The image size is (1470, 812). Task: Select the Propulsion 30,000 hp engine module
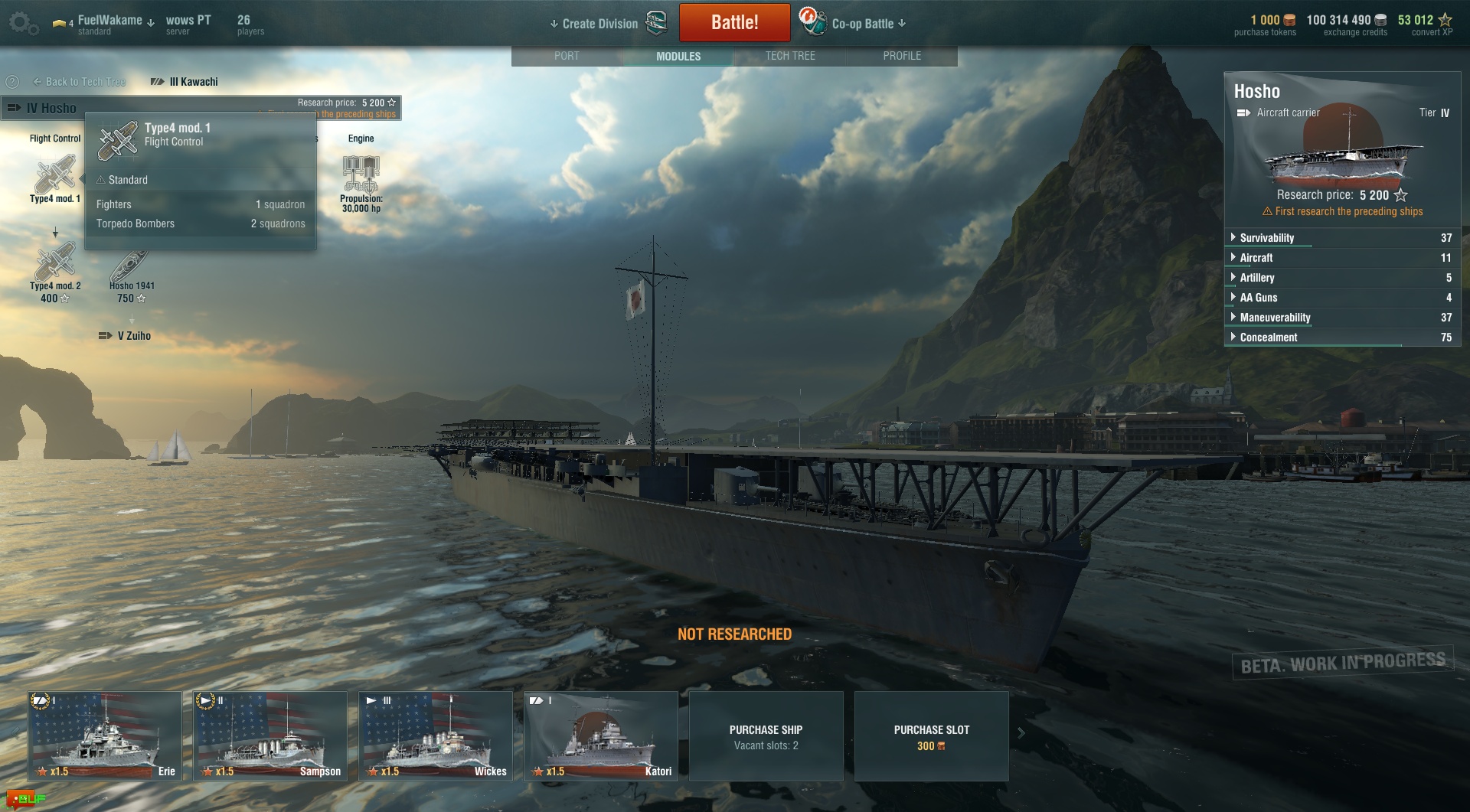(x=361, y=176)
